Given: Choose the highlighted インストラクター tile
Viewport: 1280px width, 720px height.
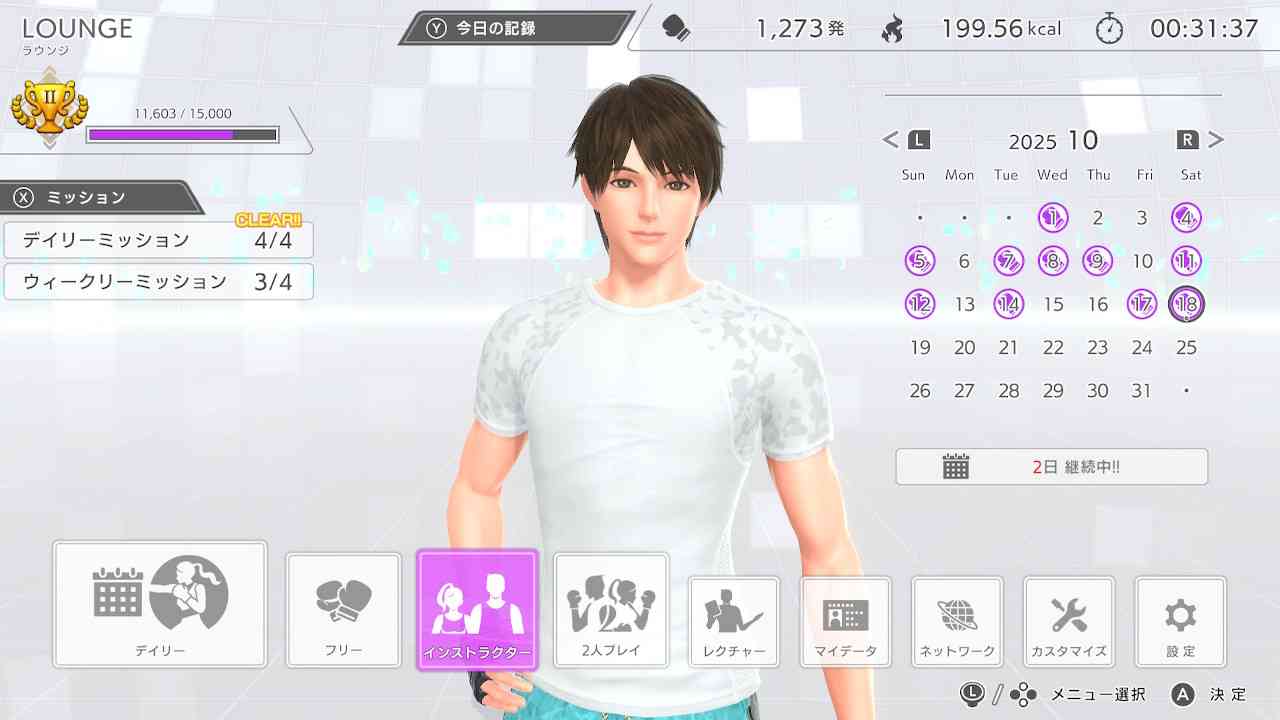Looking at the screenshot, I should coord(477,609).
